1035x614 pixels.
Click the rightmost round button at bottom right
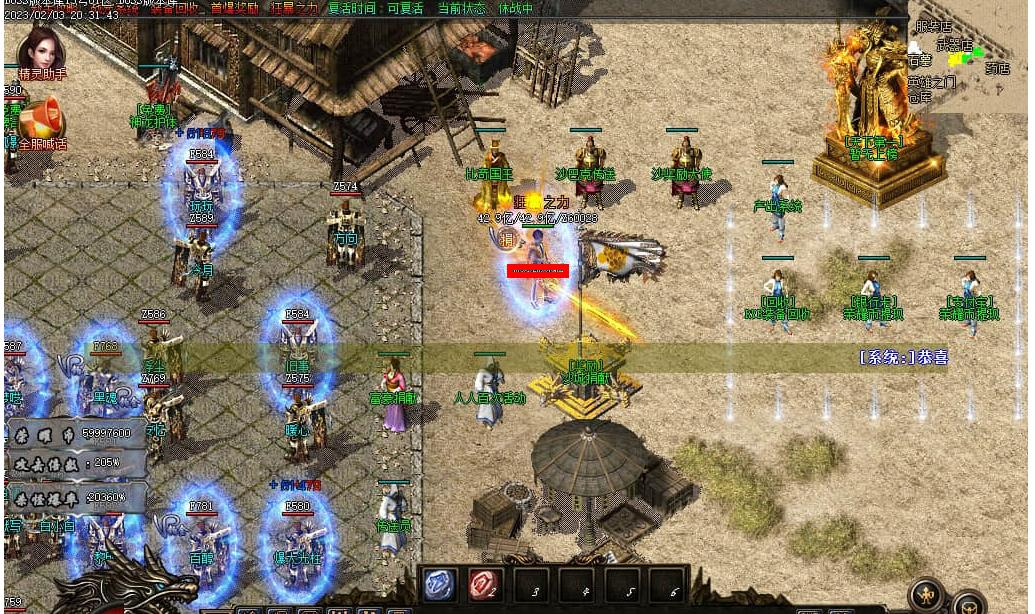click(x=968, y=604)
